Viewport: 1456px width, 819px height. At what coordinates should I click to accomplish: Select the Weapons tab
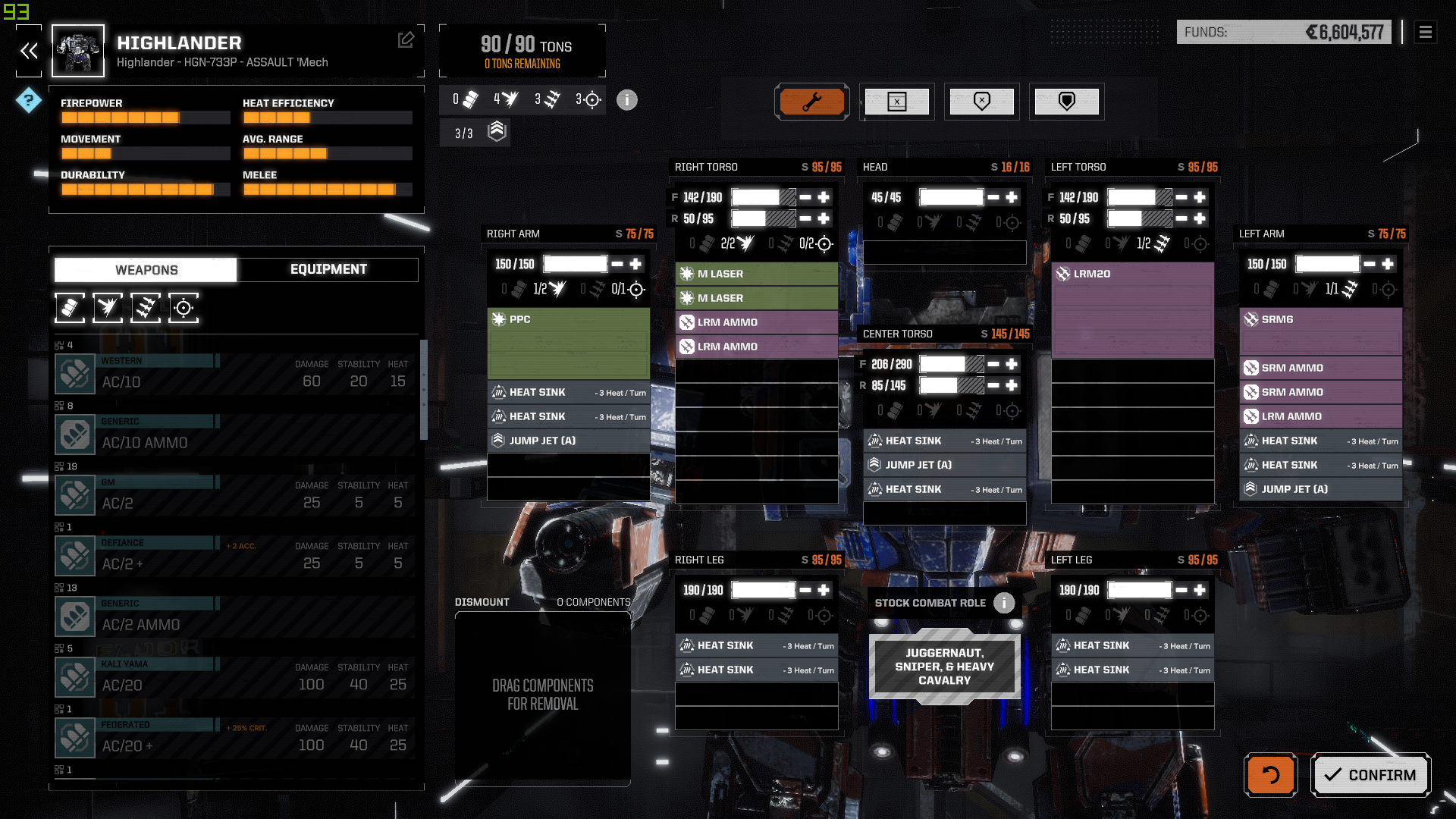tap(146, 269)
